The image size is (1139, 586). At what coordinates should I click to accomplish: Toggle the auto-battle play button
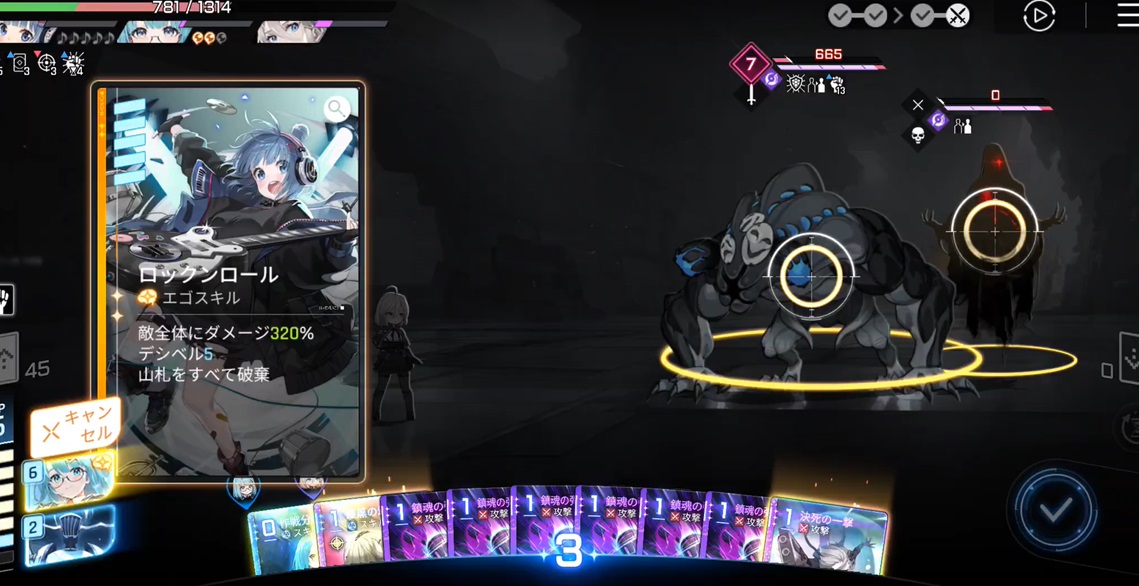coord(1039,16)
